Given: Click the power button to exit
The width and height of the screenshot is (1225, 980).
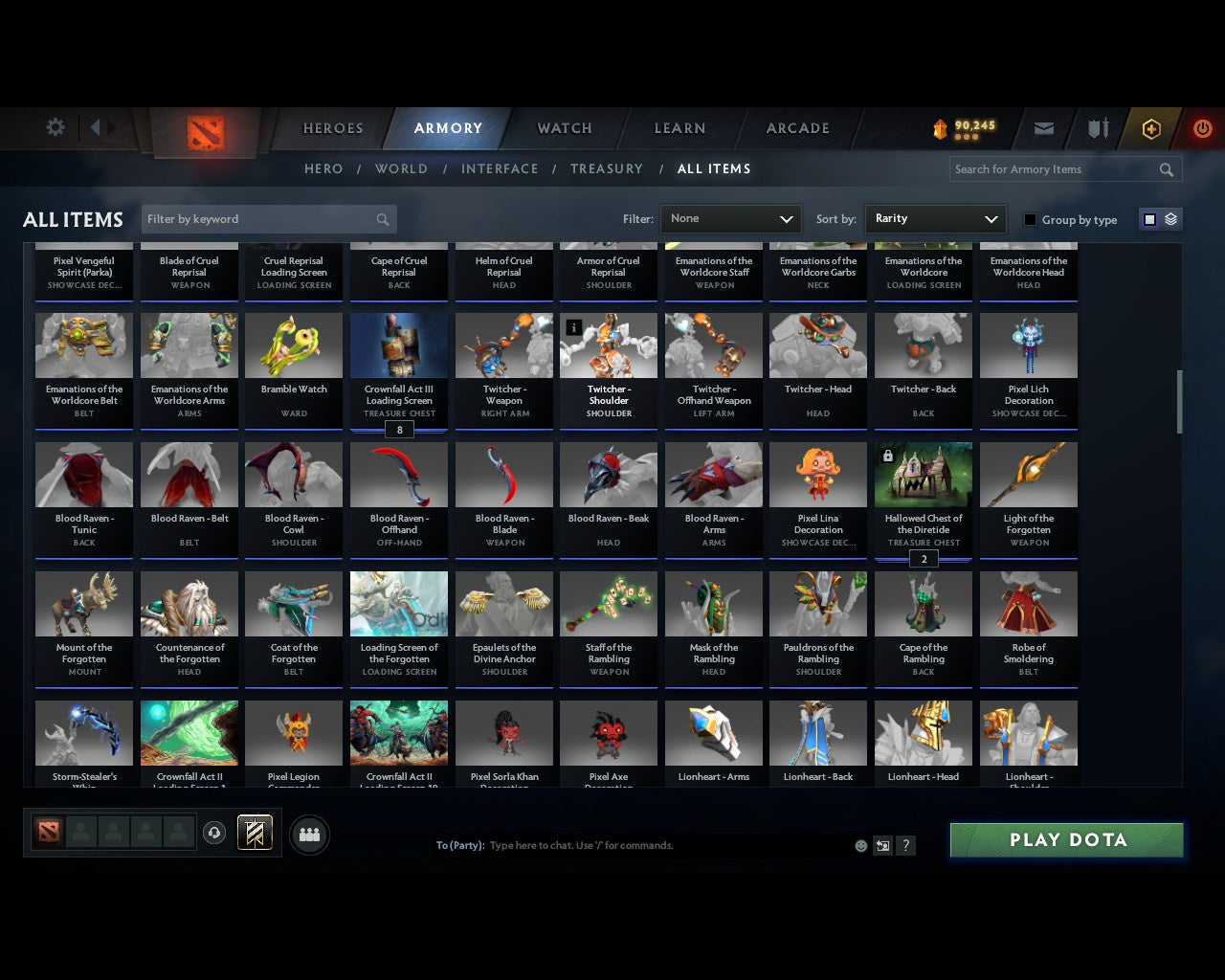Looking at the screenshot, I should tap(1202, 128).
